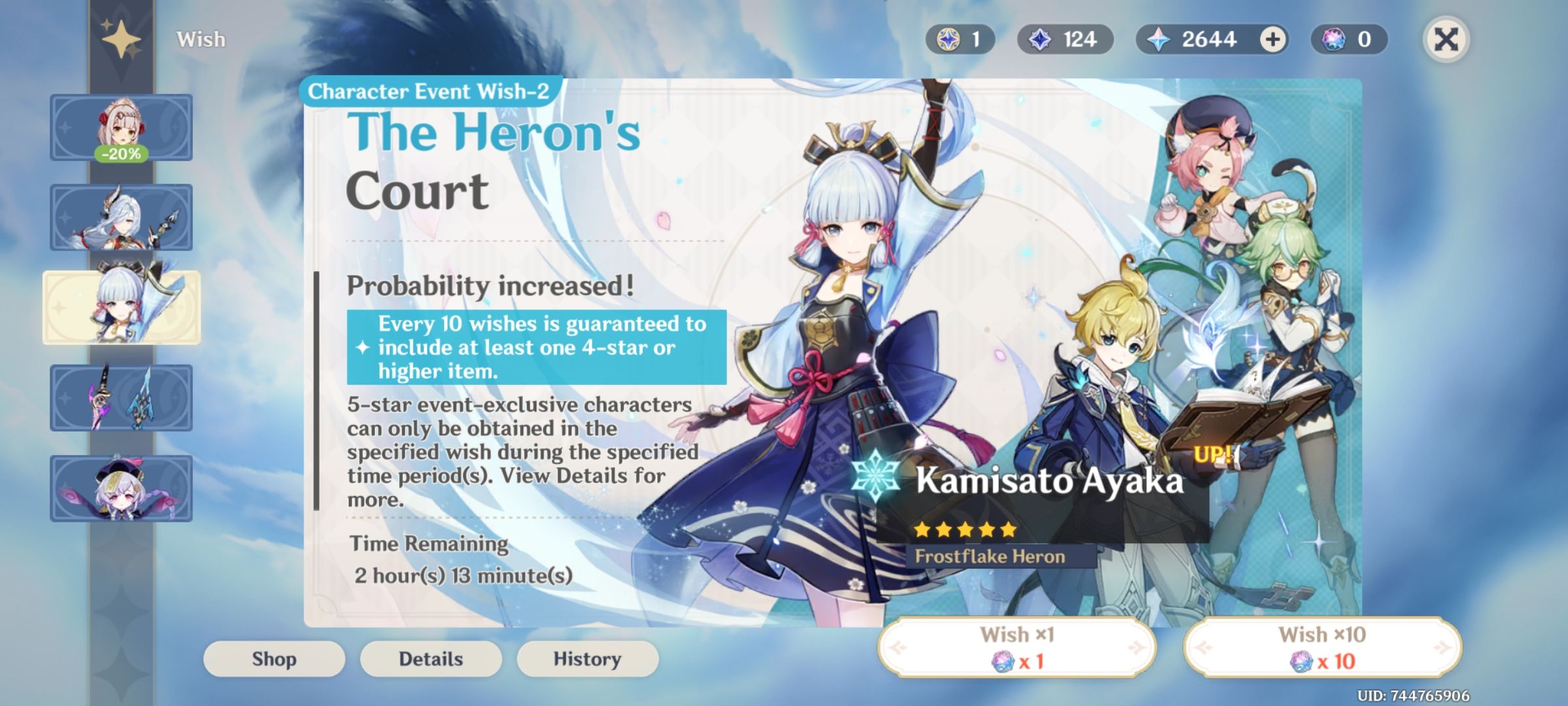Open the Shop
This screenshot has height=706, width=1568.
coord(274,658)
